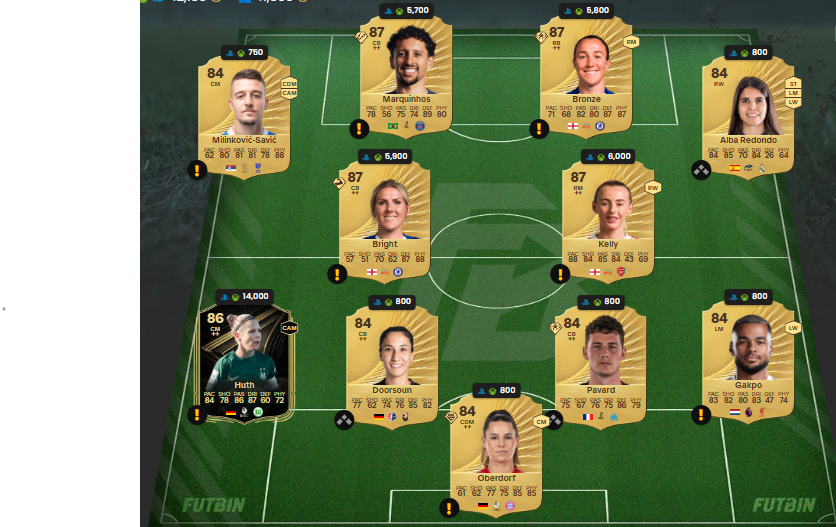Choose the Pavard player card
The image size is (836, 527).
coord(601,362)
